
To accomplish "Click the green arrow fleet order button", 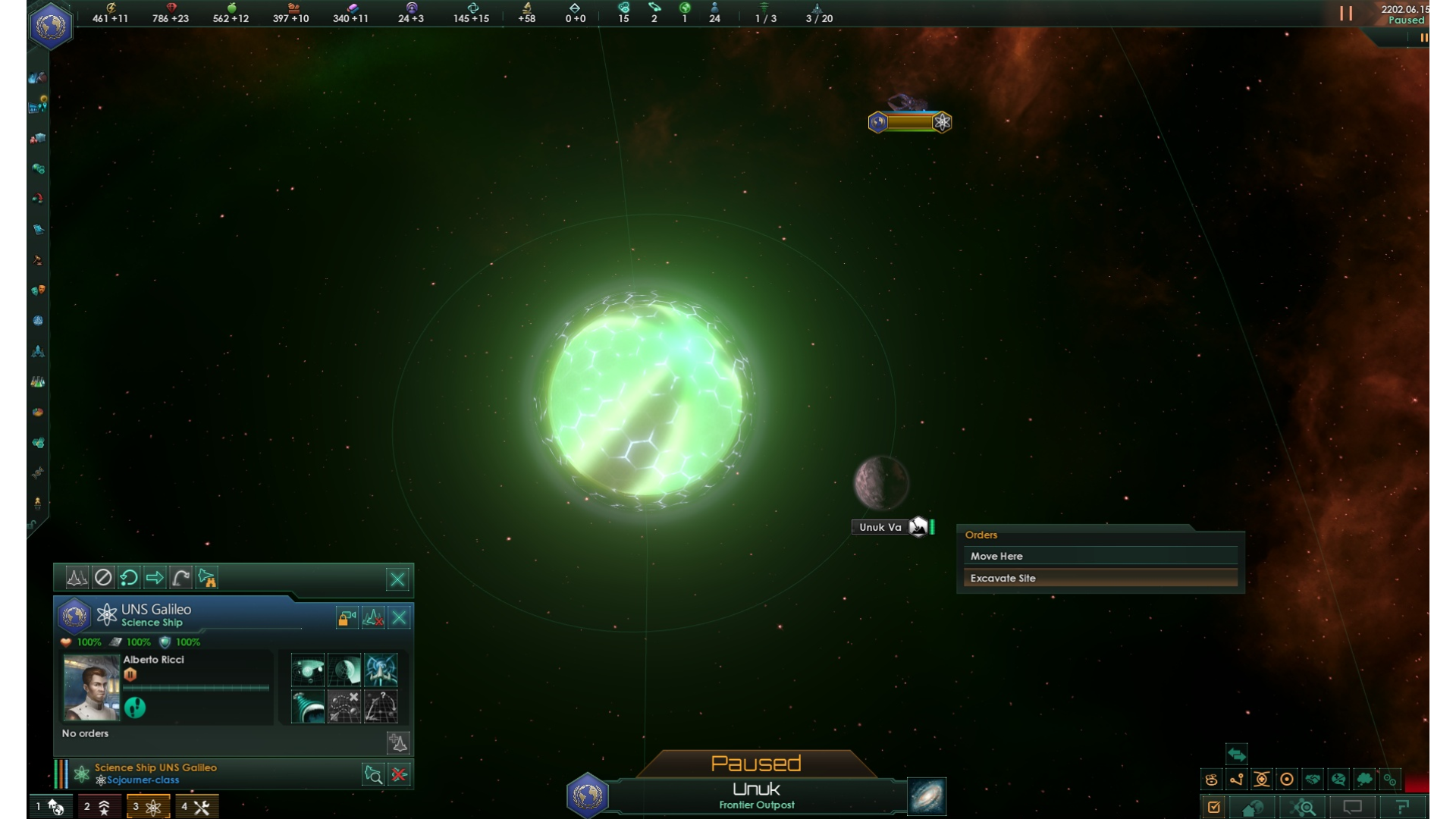I will pyautogui.click(x=155, y=578).
